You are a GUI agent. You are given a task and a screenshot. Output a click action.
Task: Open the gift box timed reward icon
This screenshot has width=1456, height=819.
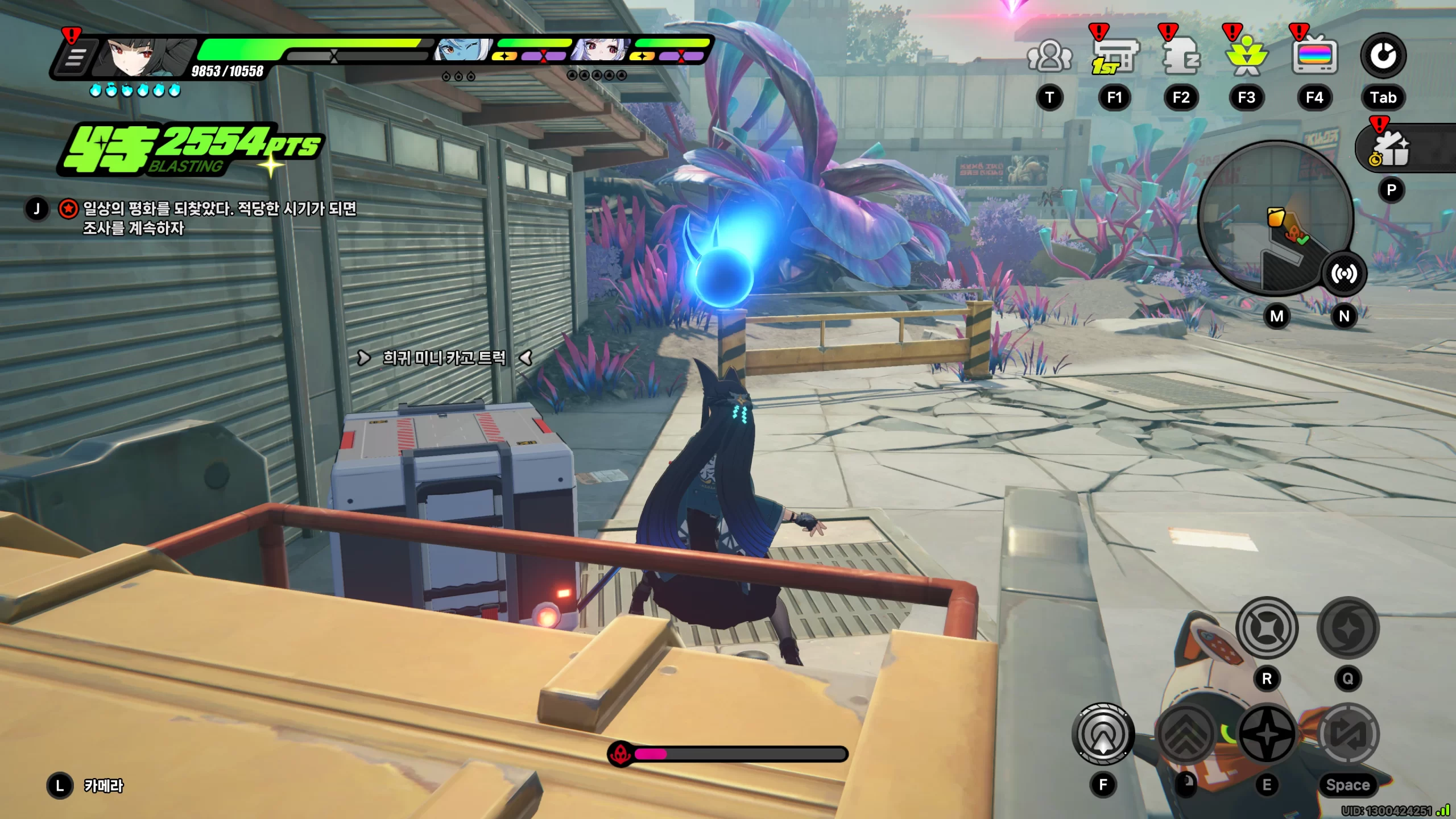pyautogui.click(x=1392, y=149)
